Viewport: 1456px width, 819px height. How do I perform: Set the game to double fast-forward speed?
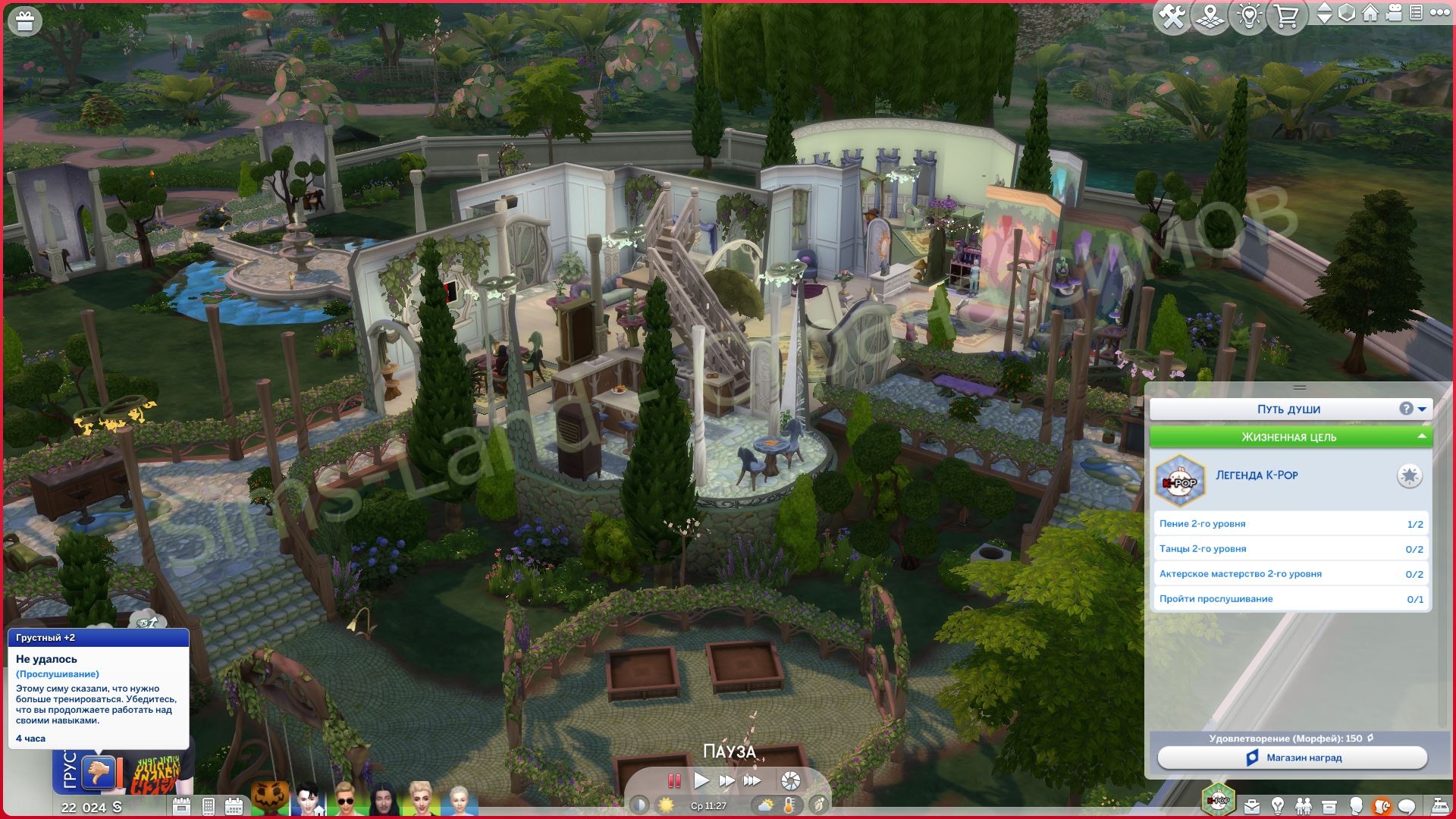click(726, 780)
